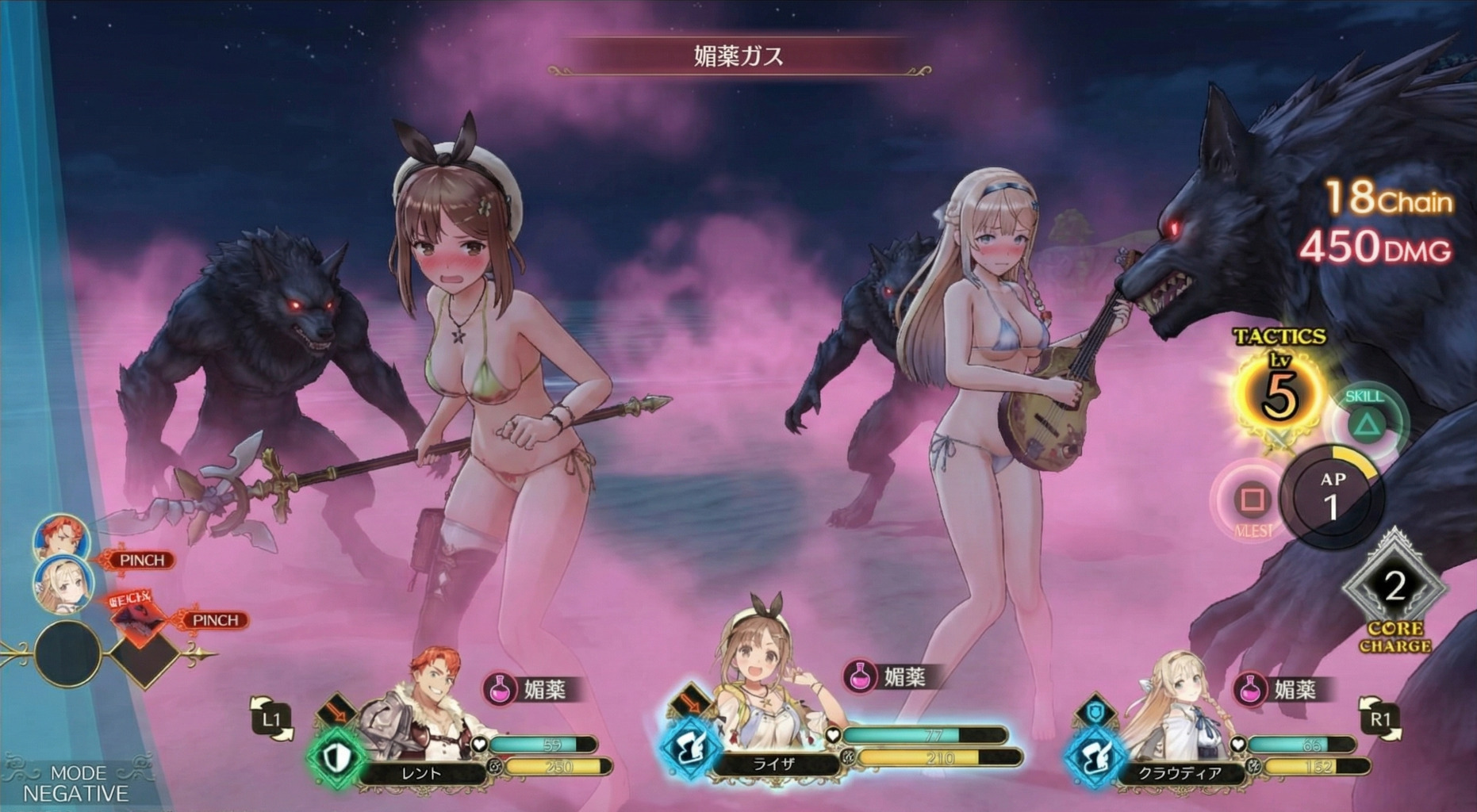Screen dimensions: 1477x812
Task: Open the Core Charge diamond
Action: click(x=1395, y=588)
